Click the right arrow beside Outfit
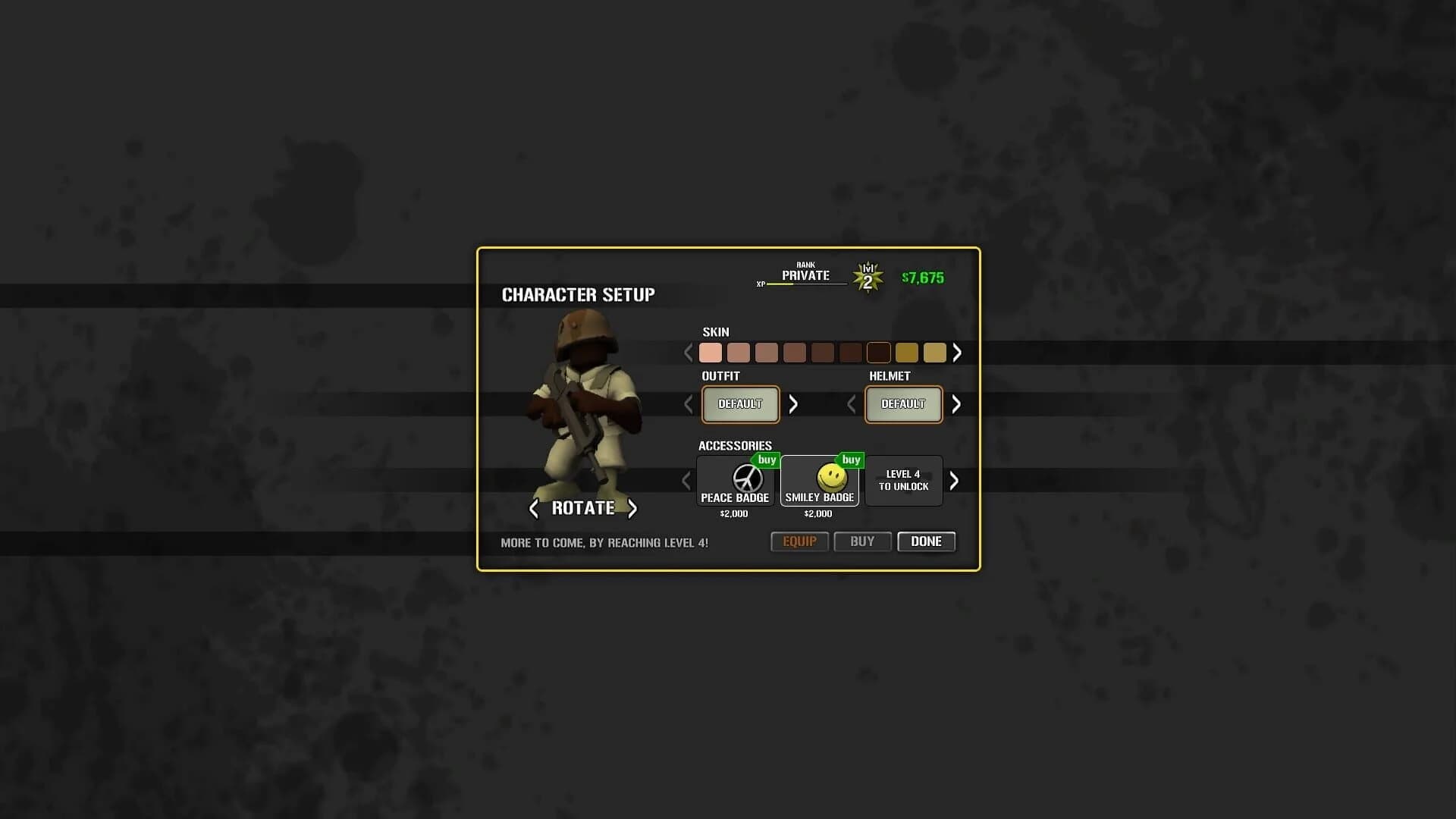The height and width of the screenshot is (819, 1456). point(793,404)
